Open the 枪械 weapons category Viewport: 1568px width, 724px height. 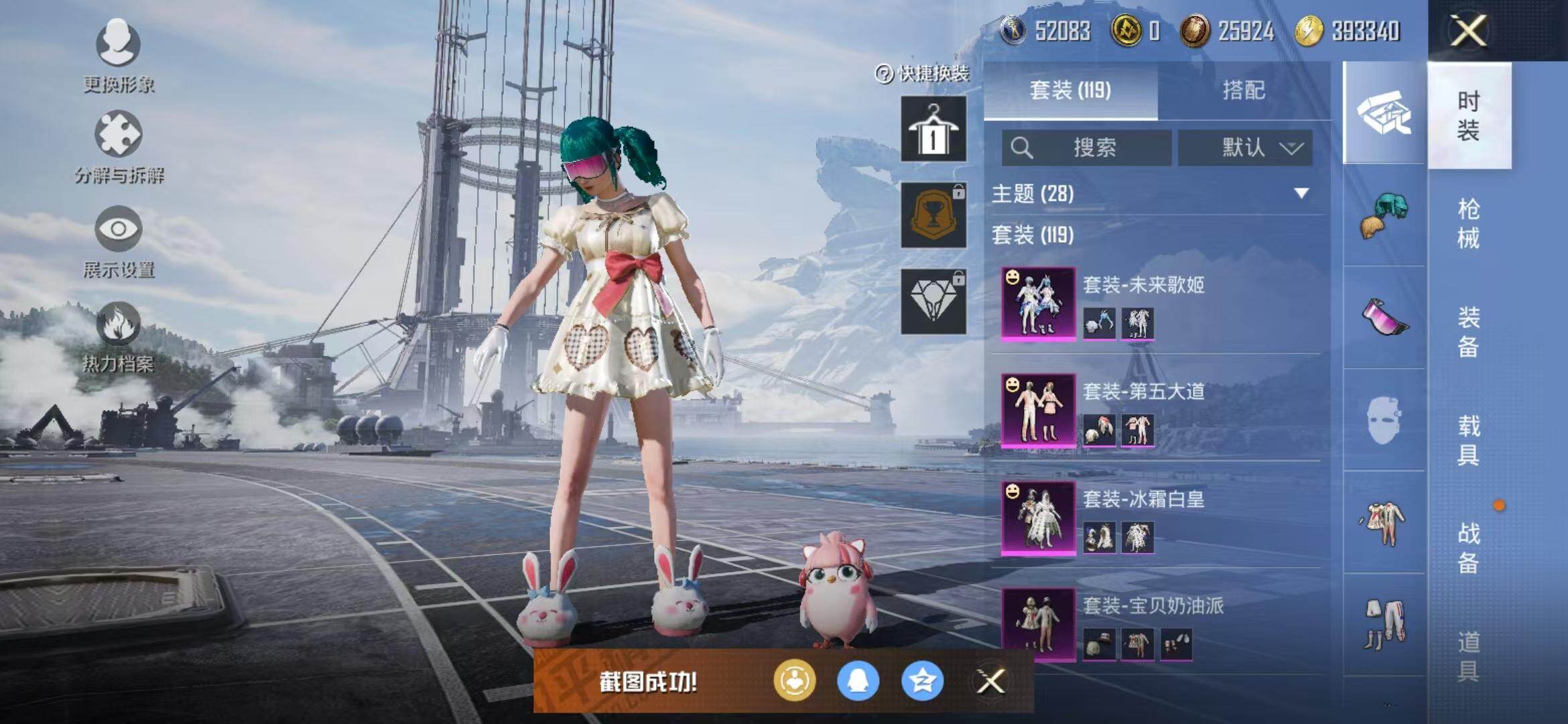[x=1468, y=224]
